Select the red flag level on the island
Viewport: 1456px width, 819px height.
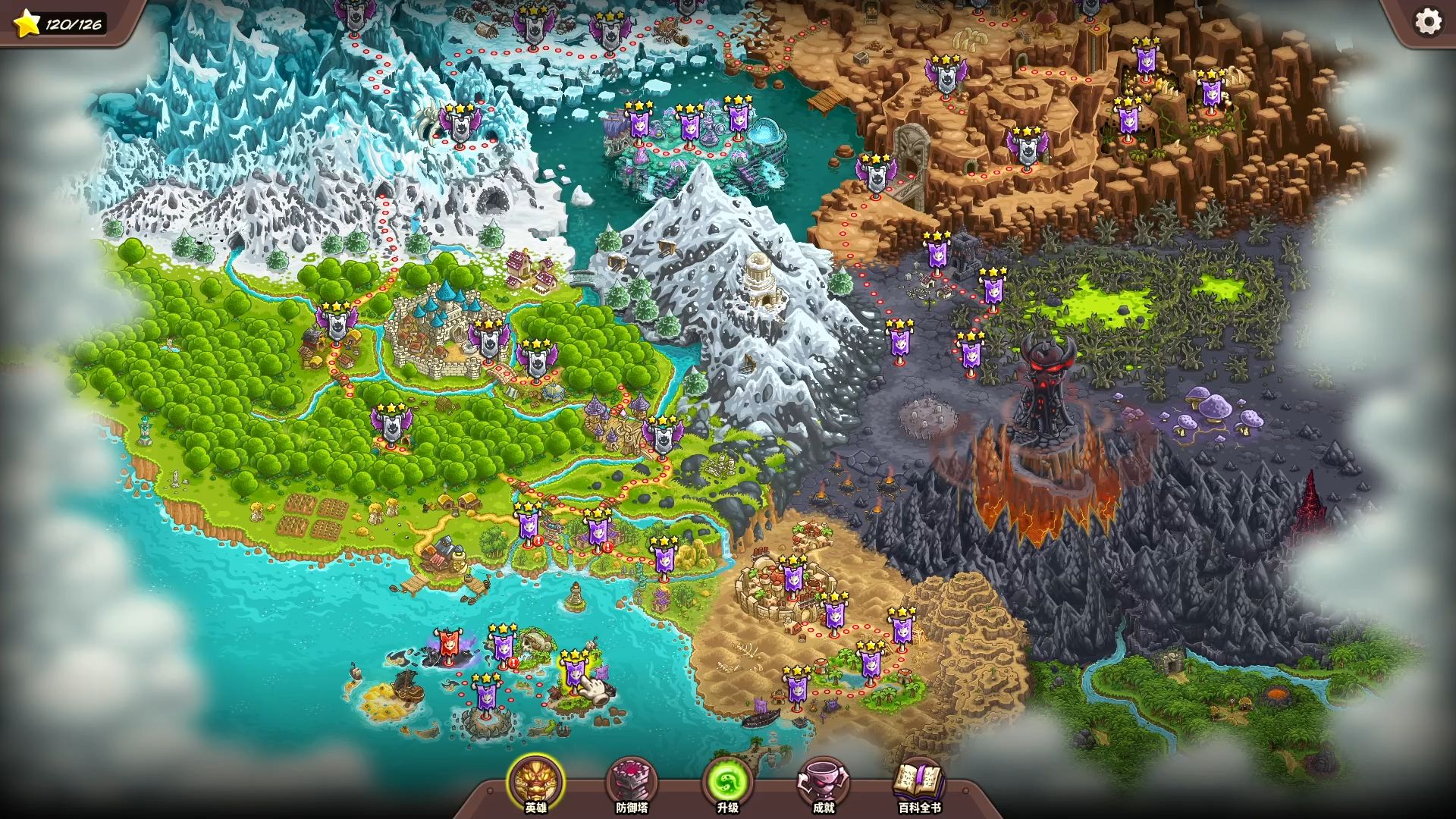(447, 646)
